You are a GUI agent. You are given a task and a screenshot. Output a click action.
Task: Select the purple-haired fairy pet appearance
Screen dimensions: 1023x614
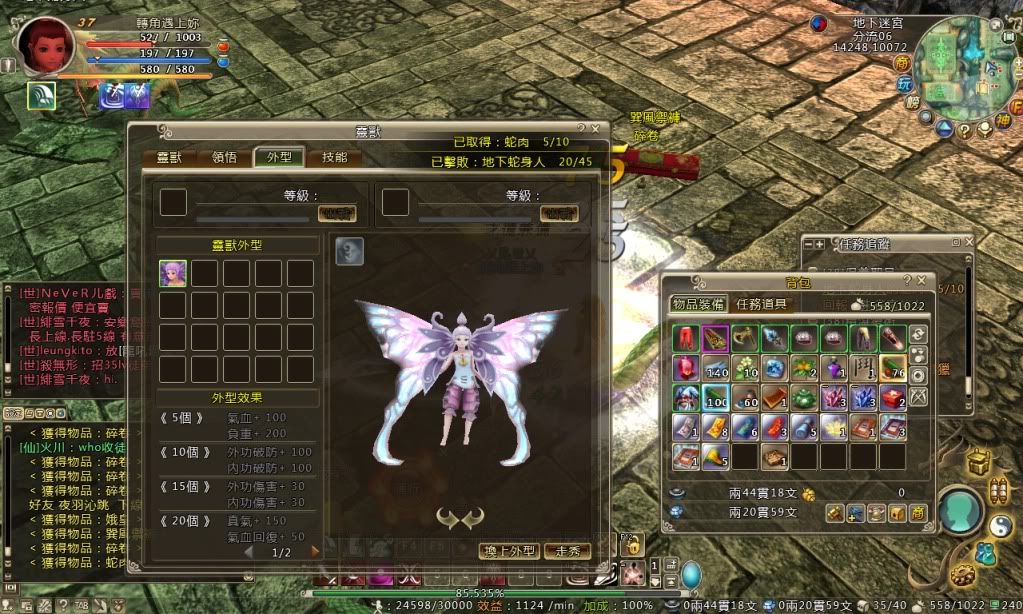tap(173, 273)
